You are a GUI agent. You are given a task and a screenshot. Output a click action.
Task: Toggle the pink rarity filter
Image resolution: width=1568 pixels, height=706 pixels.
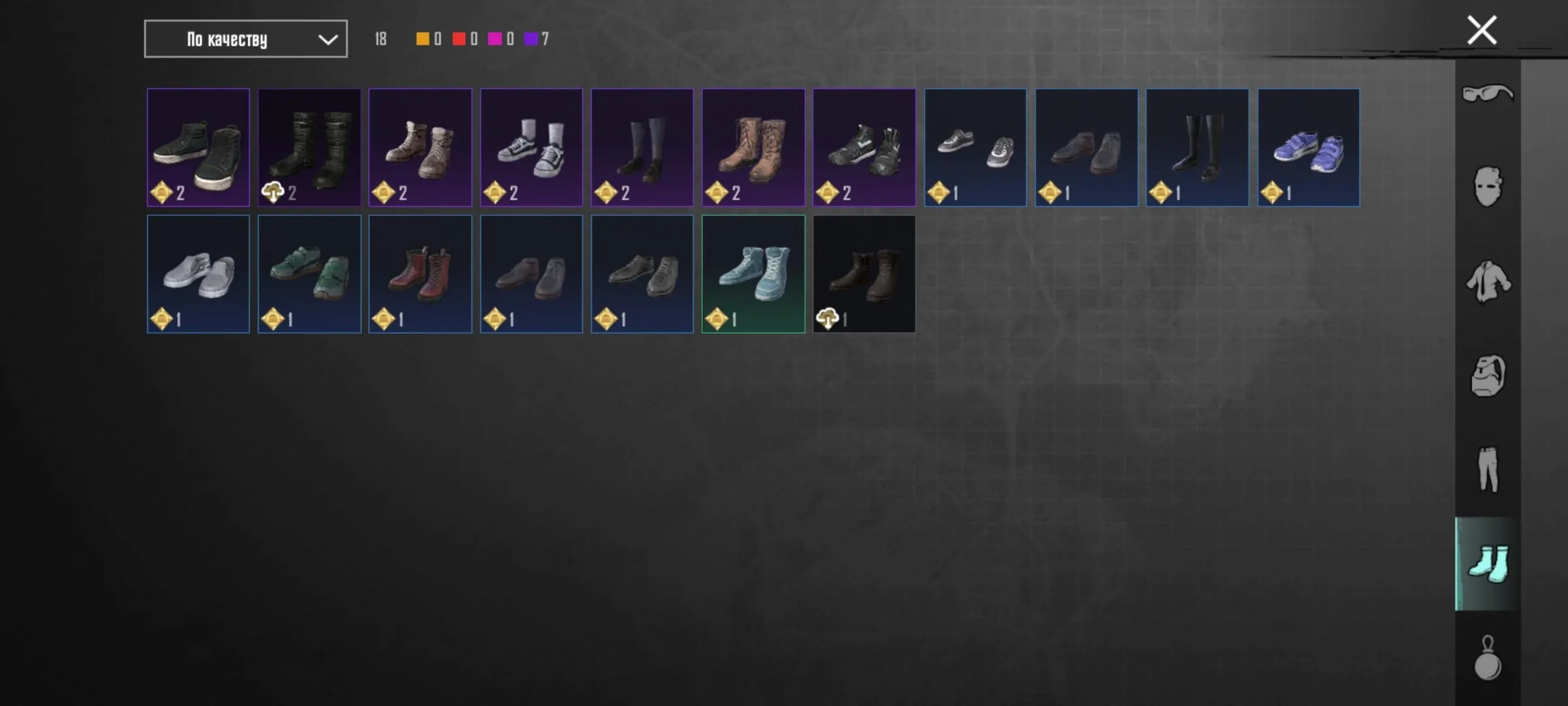coord(495,39)
